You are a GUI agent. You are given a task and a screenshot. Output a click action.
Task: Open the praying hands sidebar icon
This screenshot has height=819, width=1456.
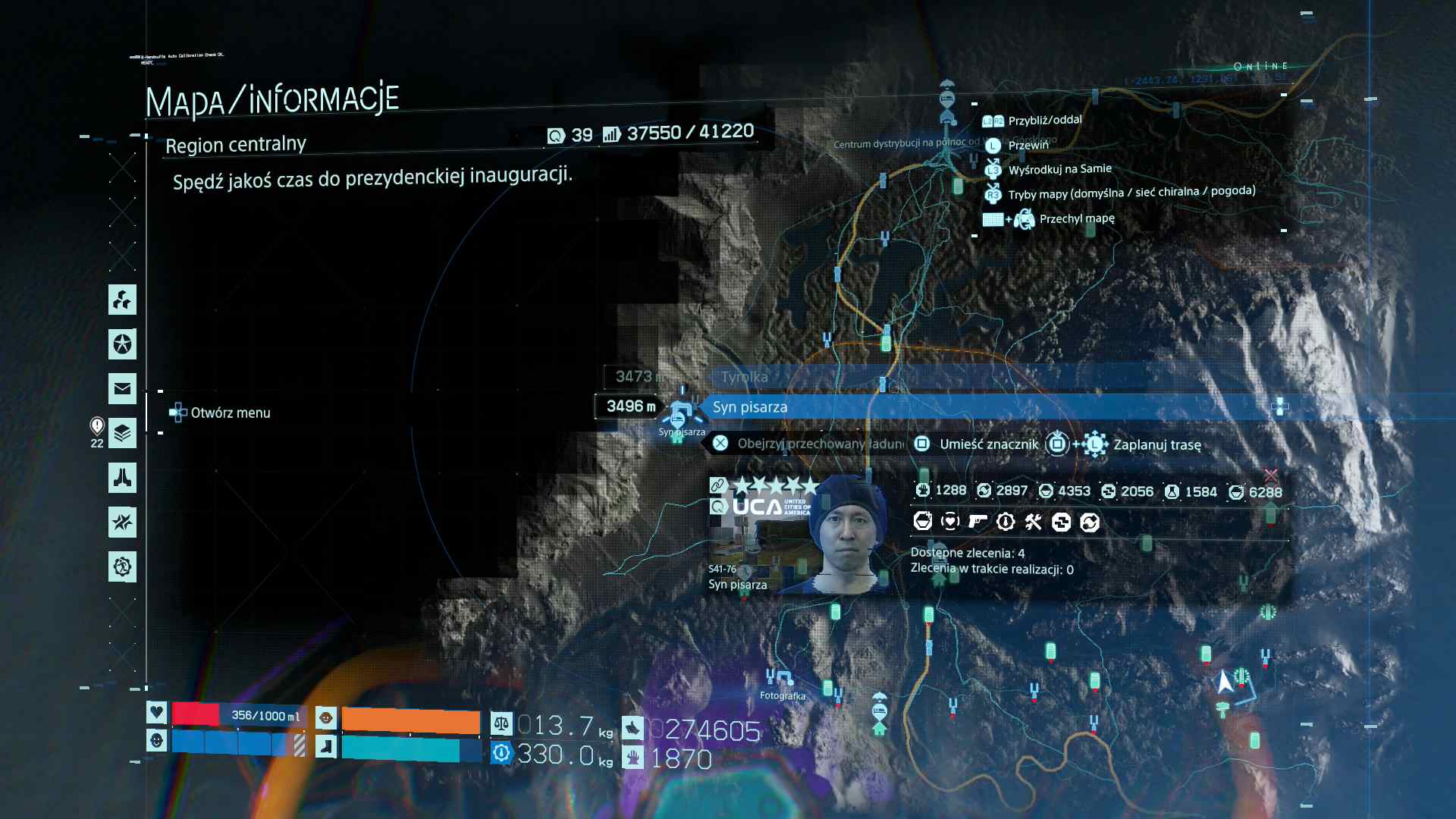pos(122,478)
